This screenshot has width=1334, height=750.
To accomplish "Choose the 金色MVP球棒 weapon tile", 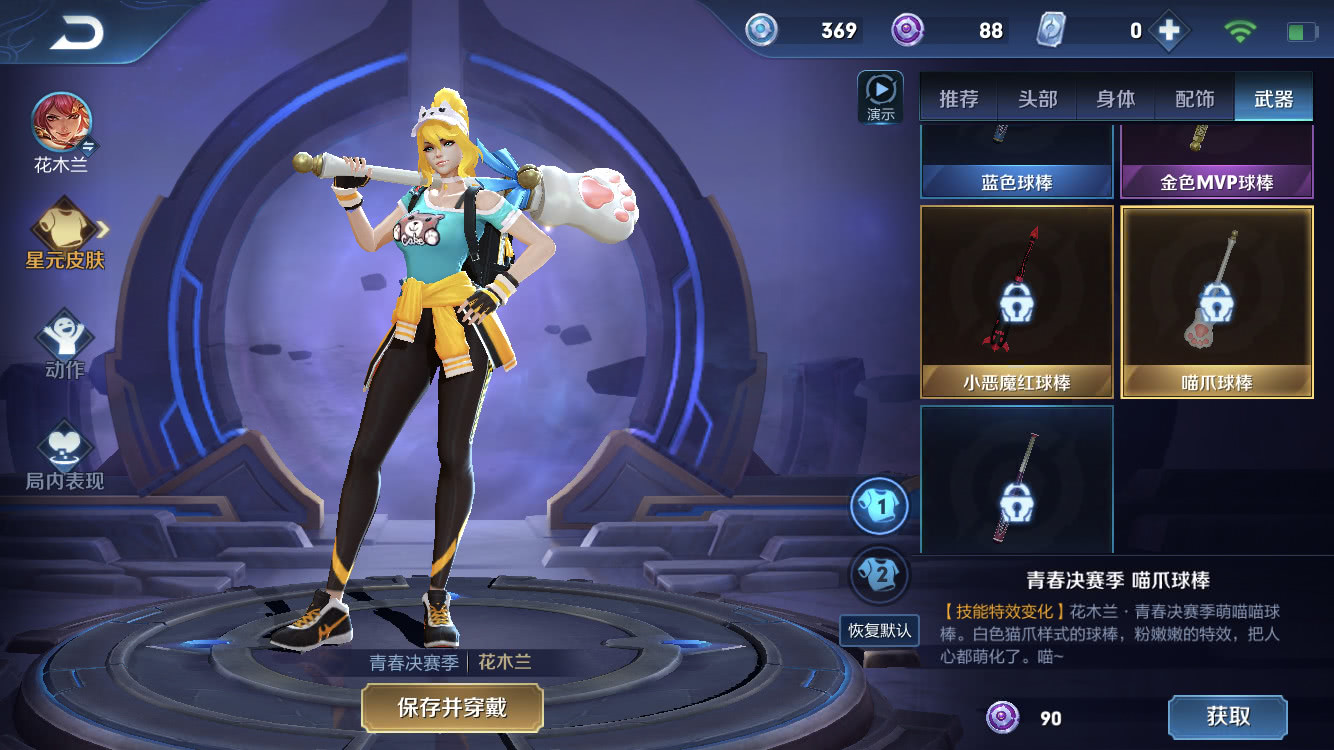I will (1216, 164).
